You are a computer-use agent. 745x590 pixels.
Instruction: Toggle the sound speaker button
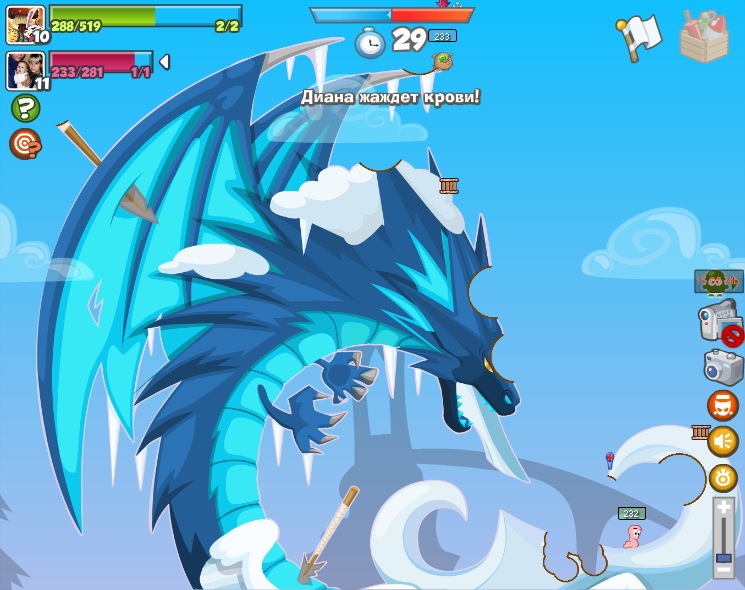click(723, 441)
